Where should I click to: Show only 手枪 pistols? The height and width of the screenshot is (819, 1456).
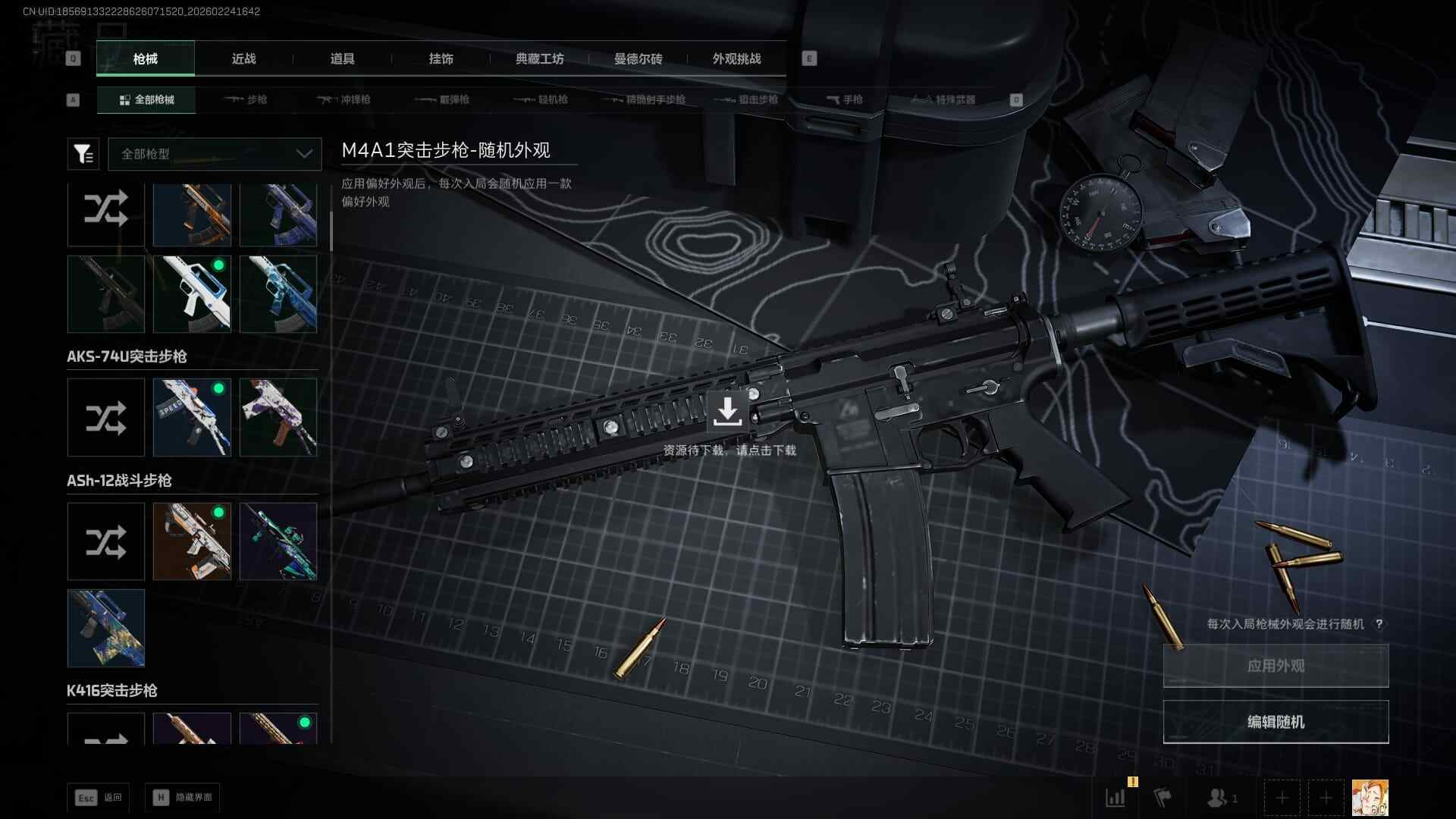coord(845,100)
